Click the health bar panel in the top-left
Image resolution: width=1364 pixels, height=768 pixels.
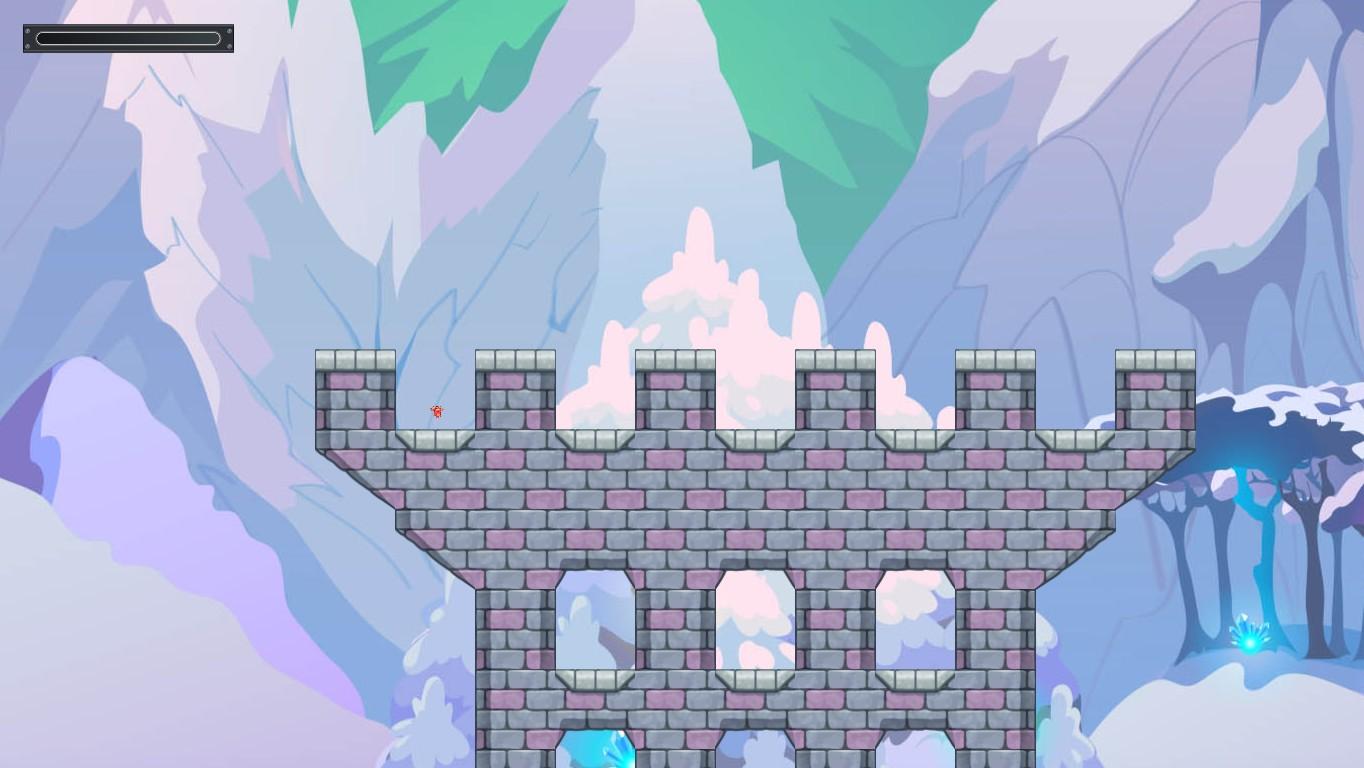click(x=127, y=38)
